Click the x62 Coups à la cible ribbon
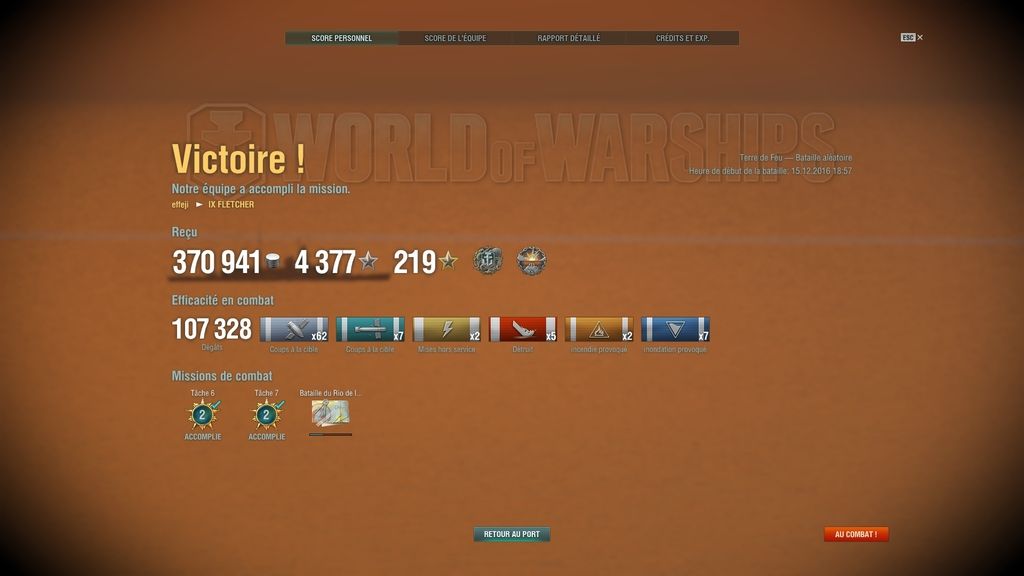This screenshot has width=1024, height=576. [x=294, y=330]
